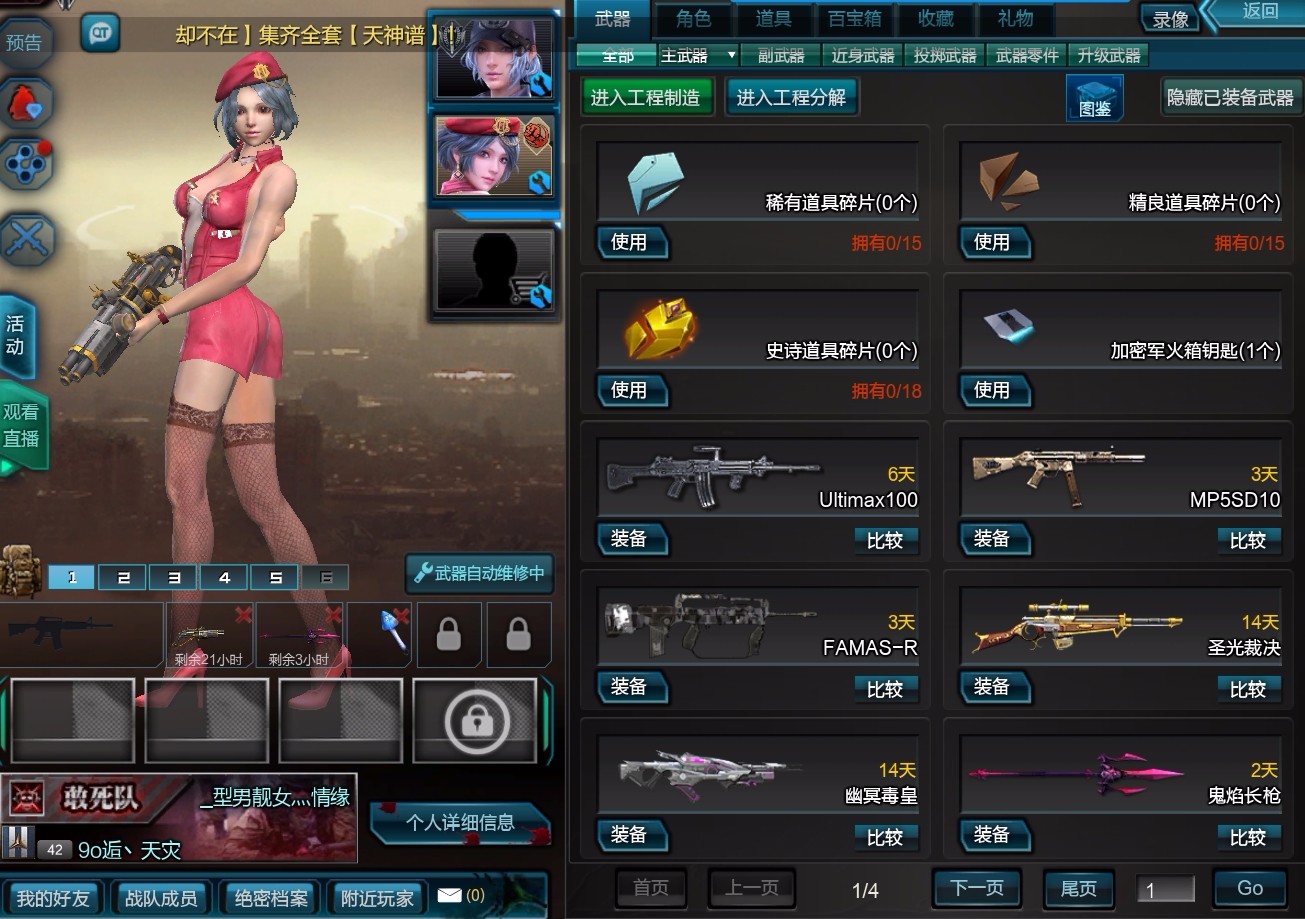The height and width of the screenshot is (919, 1305).
Task: Open 进入工程分解 dismantling
Action: click(x=791, y=97)
